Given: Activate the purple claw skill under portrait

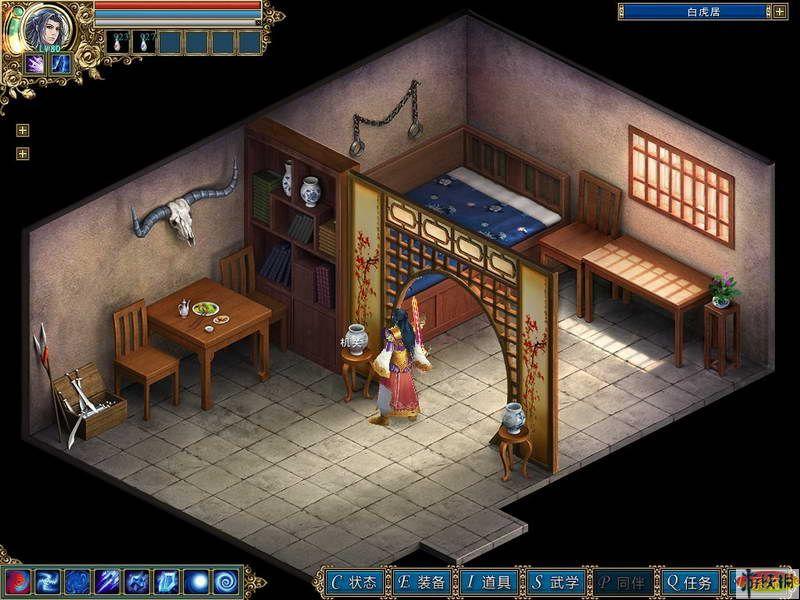Looking at the screenshot, I should pos(36,63).
